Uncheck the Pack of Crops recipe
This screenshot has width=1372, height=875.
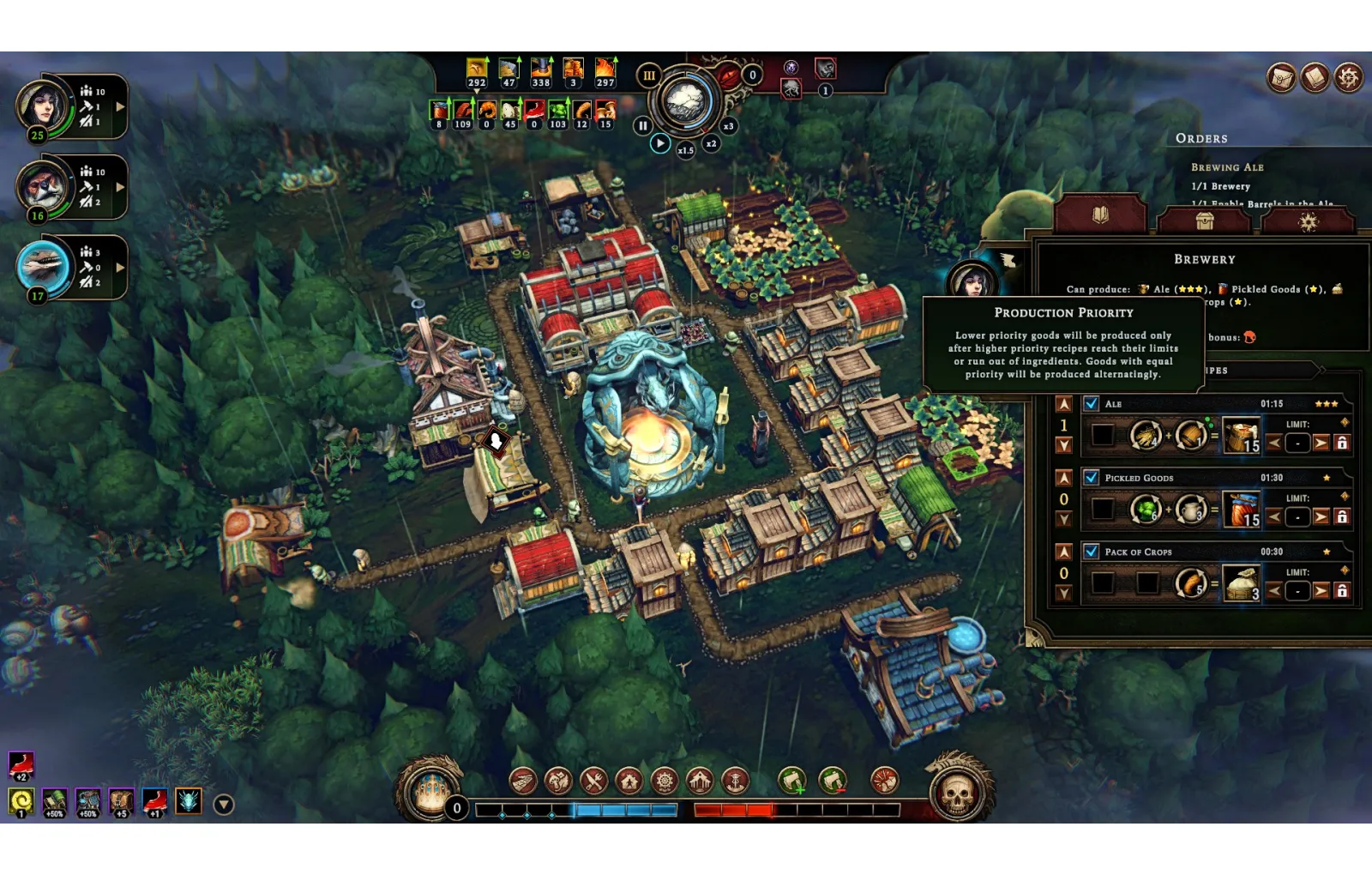(x=1091, y=552)
